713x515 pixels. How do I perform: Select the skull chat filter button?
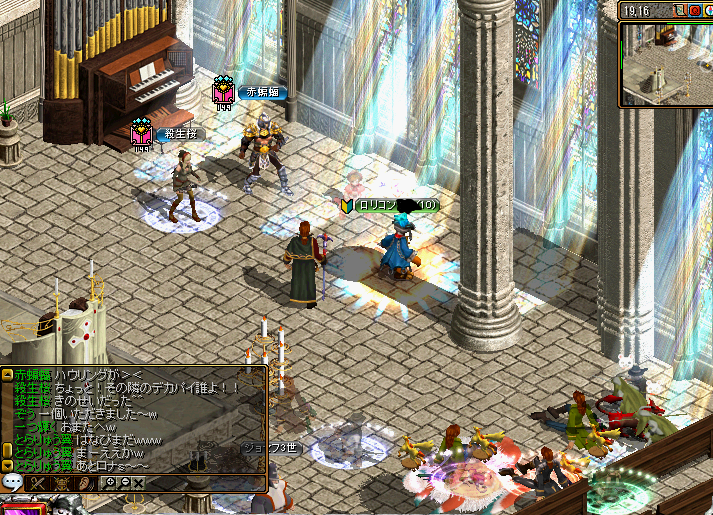62,483
